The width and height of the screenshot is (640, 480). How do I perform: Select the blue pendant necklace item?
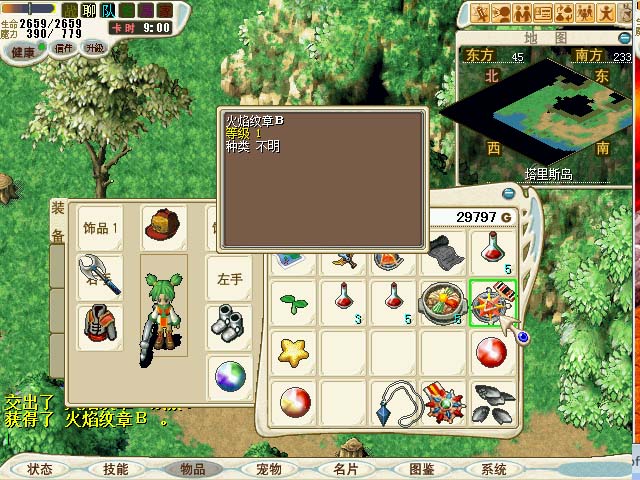[394, 402]
